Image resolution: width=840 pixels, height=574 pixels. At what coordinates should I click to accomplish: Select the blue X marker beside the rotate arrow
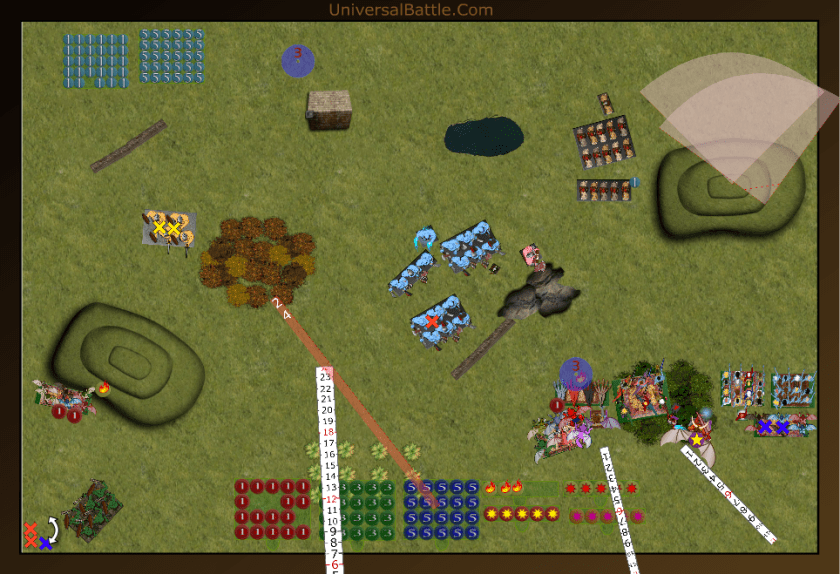coord(46,543)
